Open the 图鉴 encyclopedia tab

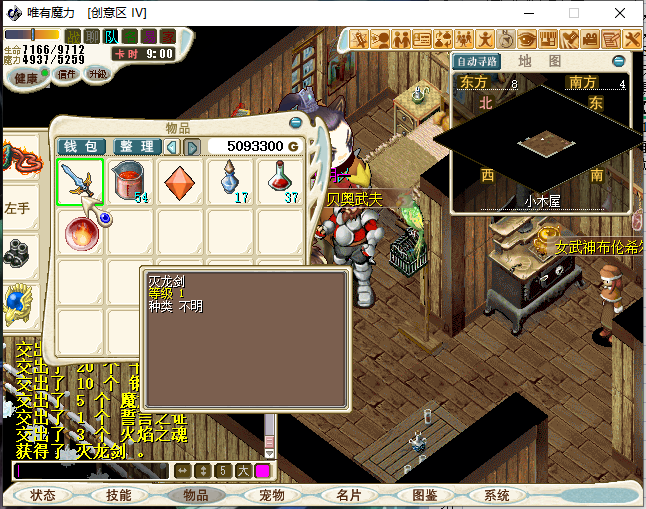(424, 495)
